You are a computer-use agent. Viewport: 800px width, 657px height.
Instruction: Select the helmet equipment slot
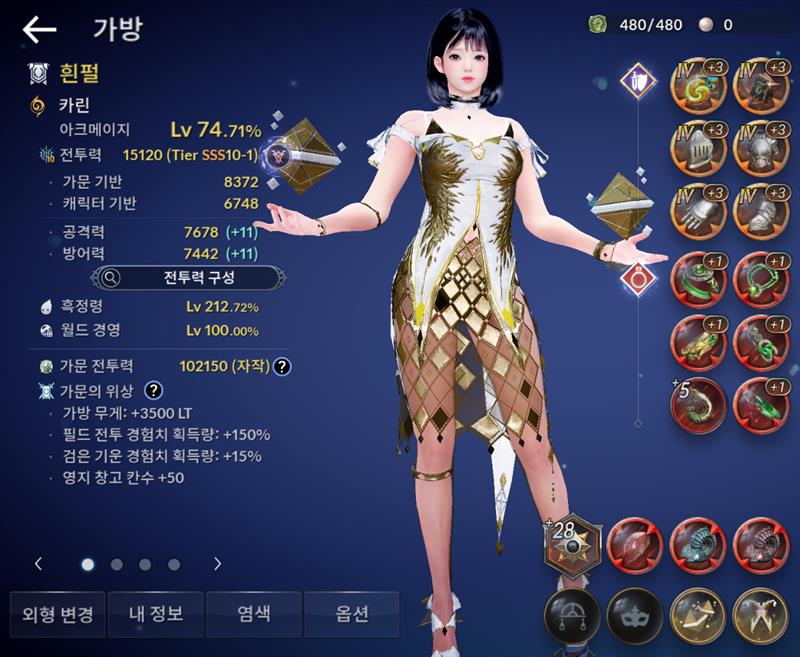(697, 148)
